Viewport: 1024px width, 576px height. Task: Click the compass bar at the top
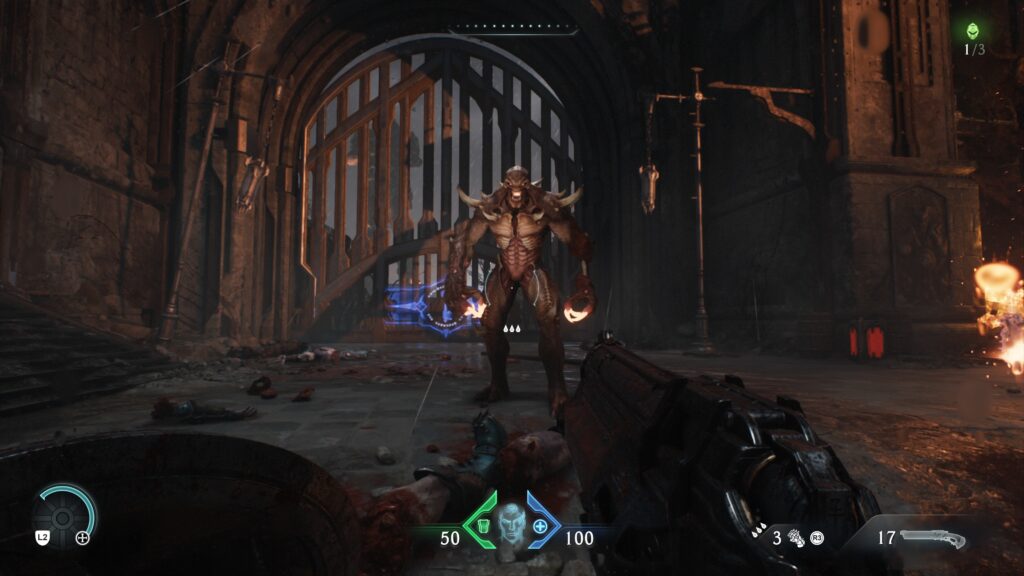coord(512,31)
